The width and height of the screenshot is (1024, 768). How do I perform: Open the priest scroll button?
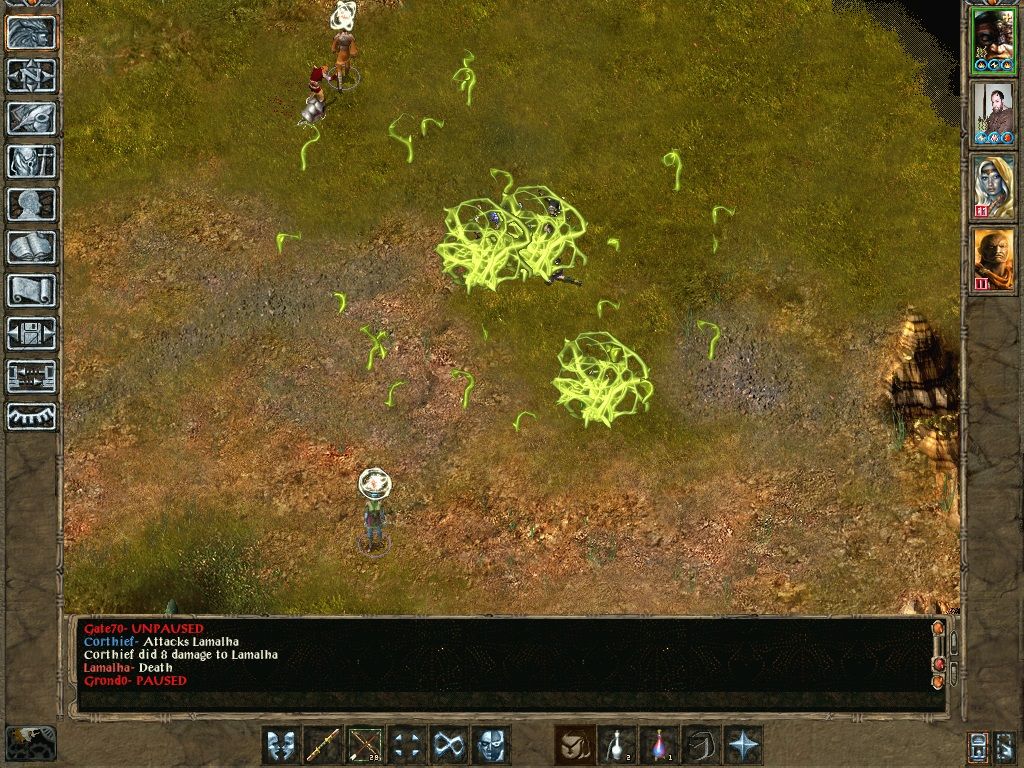[x=32, y=290]
